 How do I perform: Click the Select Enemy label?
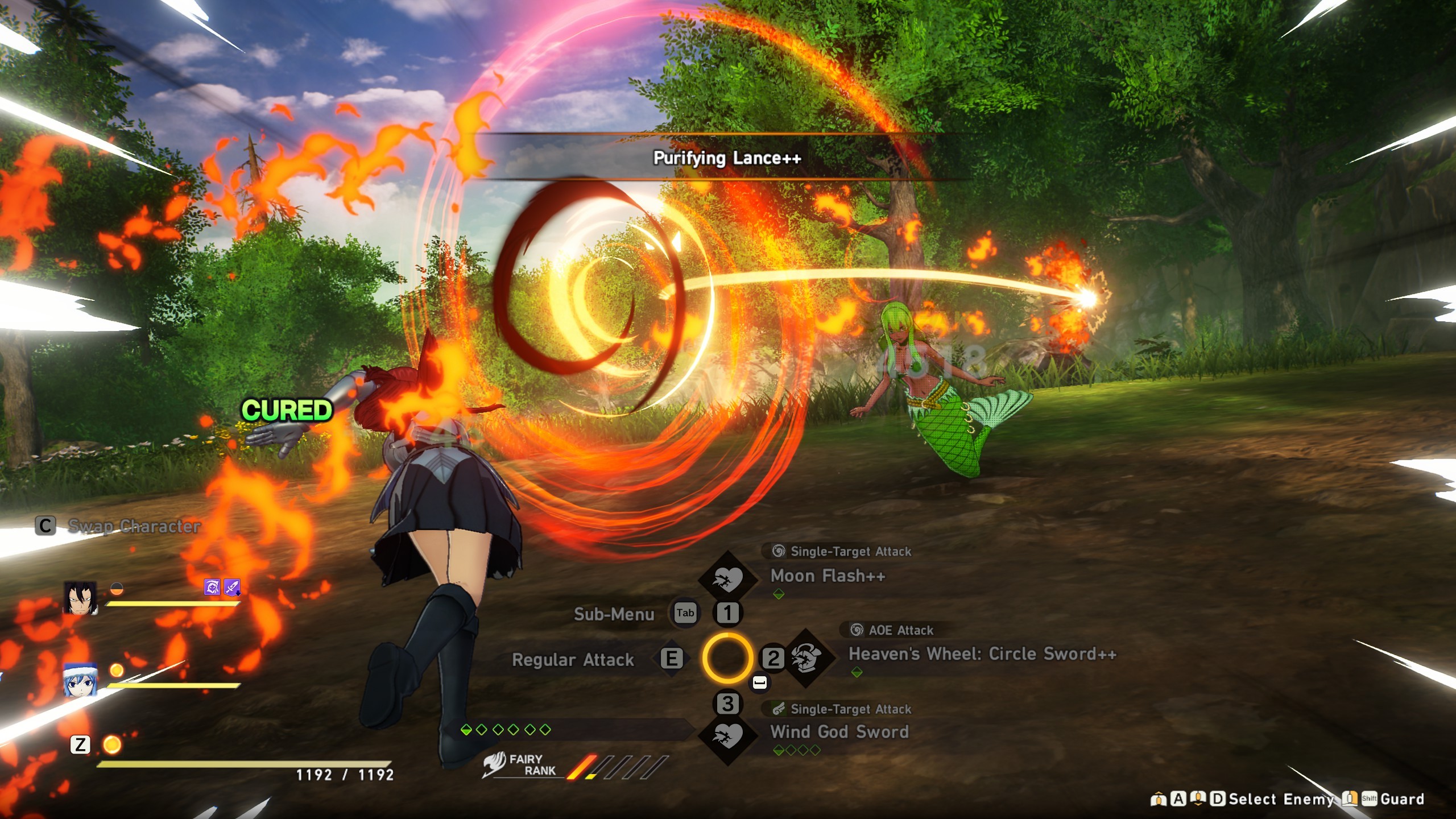tap(1281, 799)
